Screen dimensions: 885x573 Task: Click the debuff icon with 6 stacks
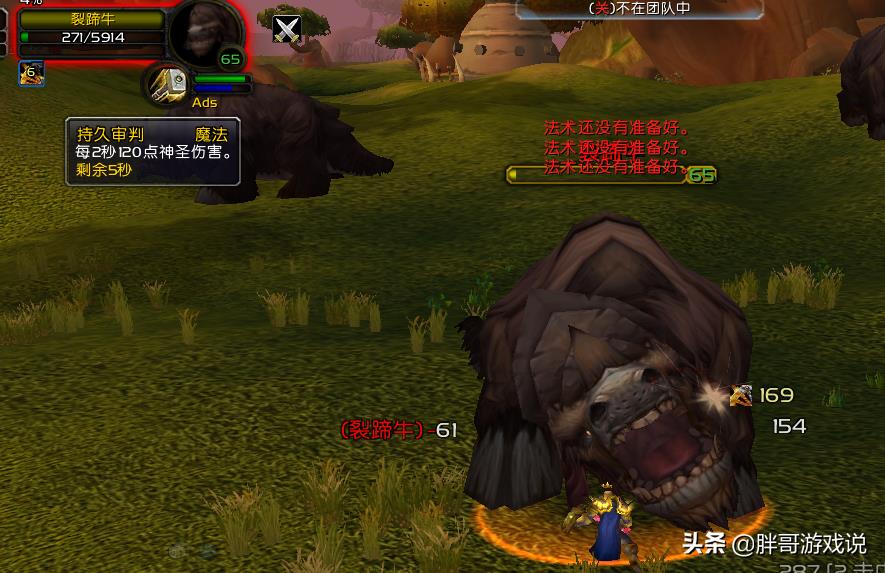tap(31, 72)
